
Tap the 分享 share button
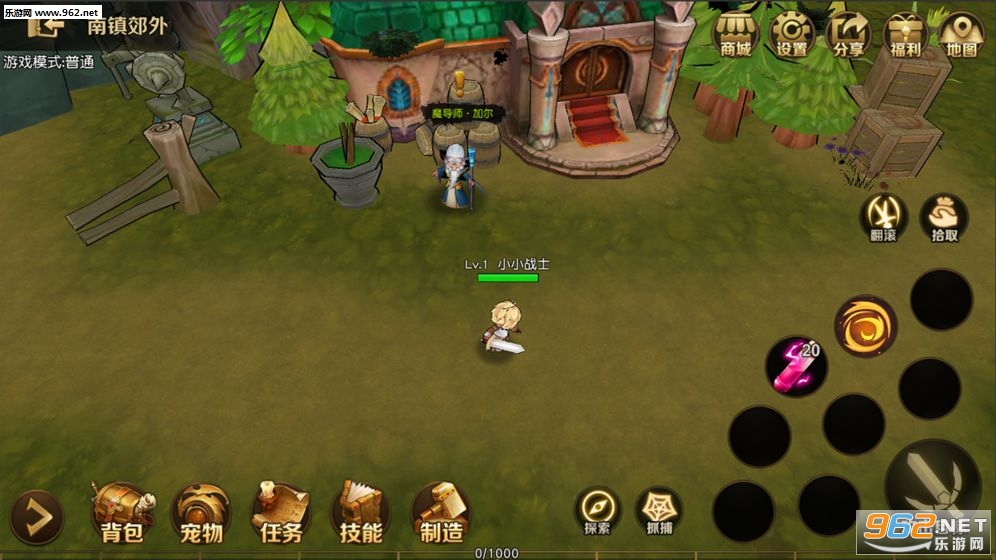pyautogui.click(x=848, y=33)
